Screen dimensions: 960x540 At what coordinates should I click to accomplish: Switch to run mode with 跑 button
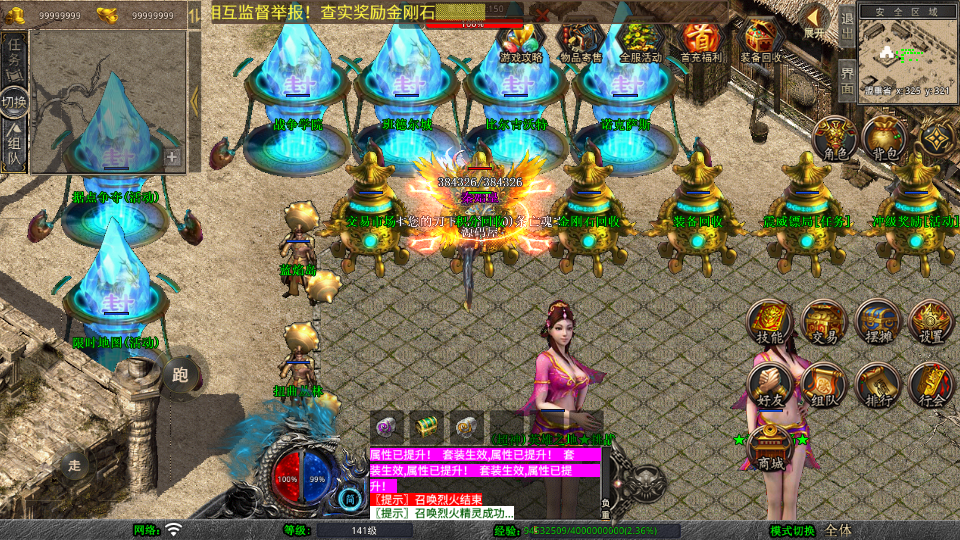coord(181,375)
